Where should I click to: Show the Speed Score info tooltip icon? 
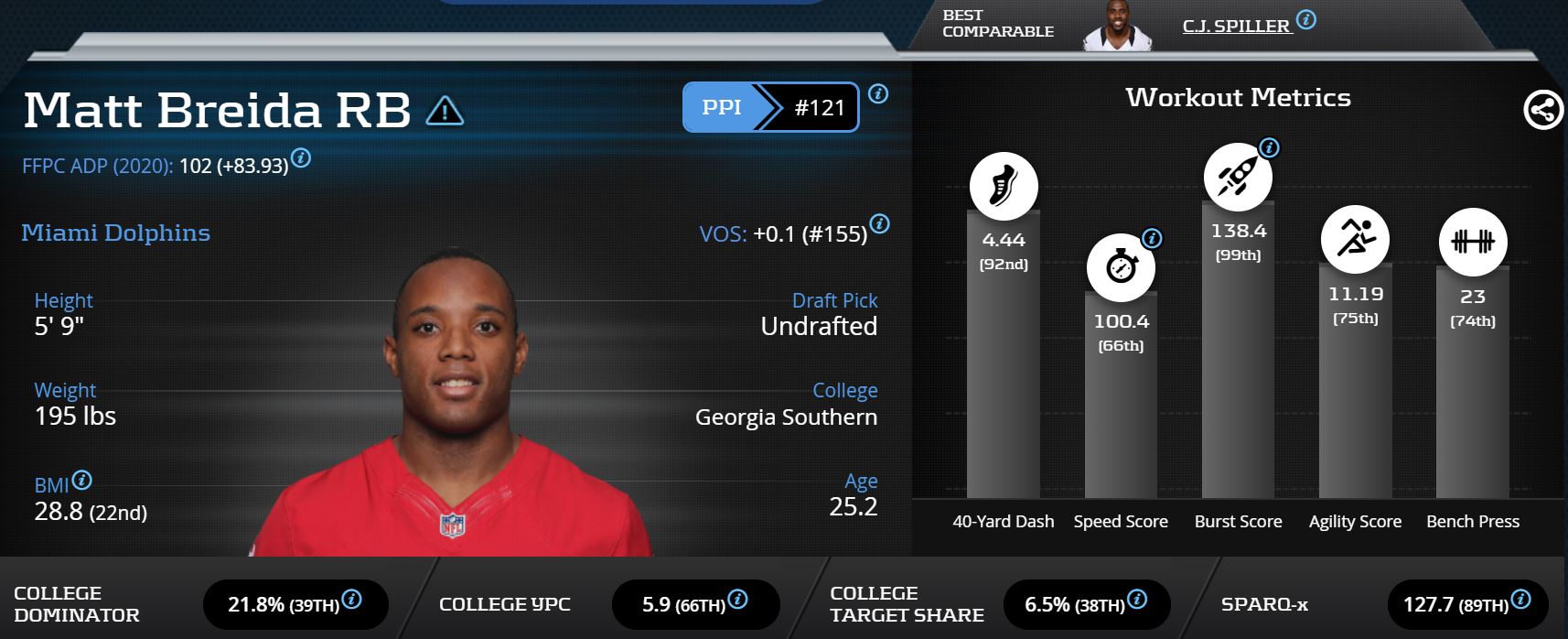[x=1153, y=238]
